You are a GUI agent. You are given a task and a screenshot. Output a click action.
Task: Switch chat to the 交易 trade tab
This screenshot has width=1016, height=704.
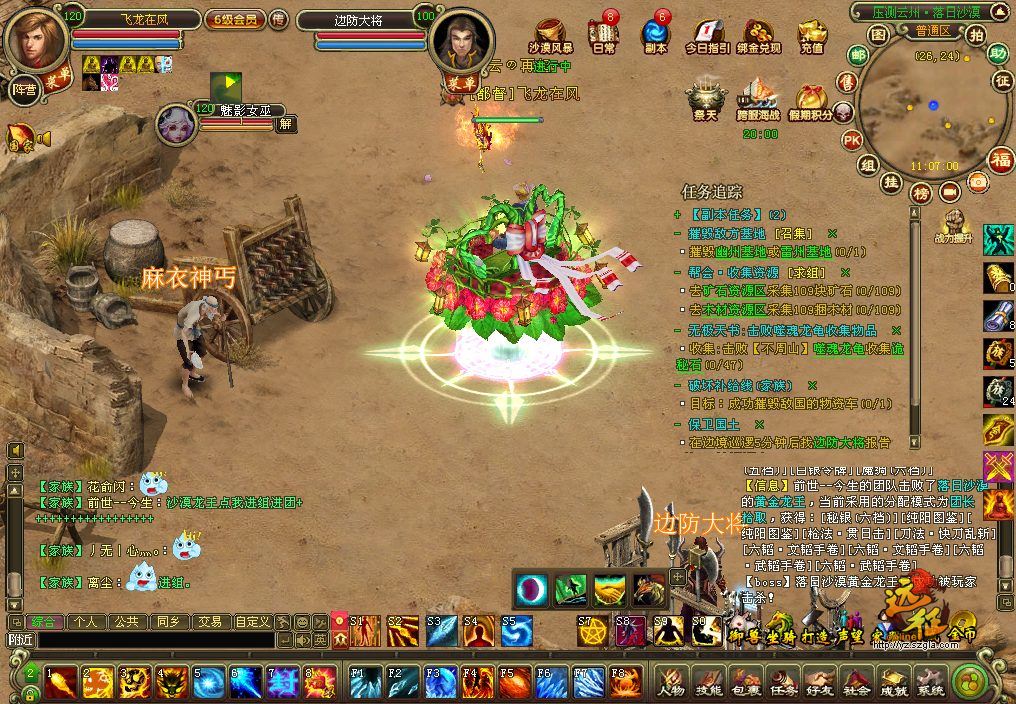(208, 621)
